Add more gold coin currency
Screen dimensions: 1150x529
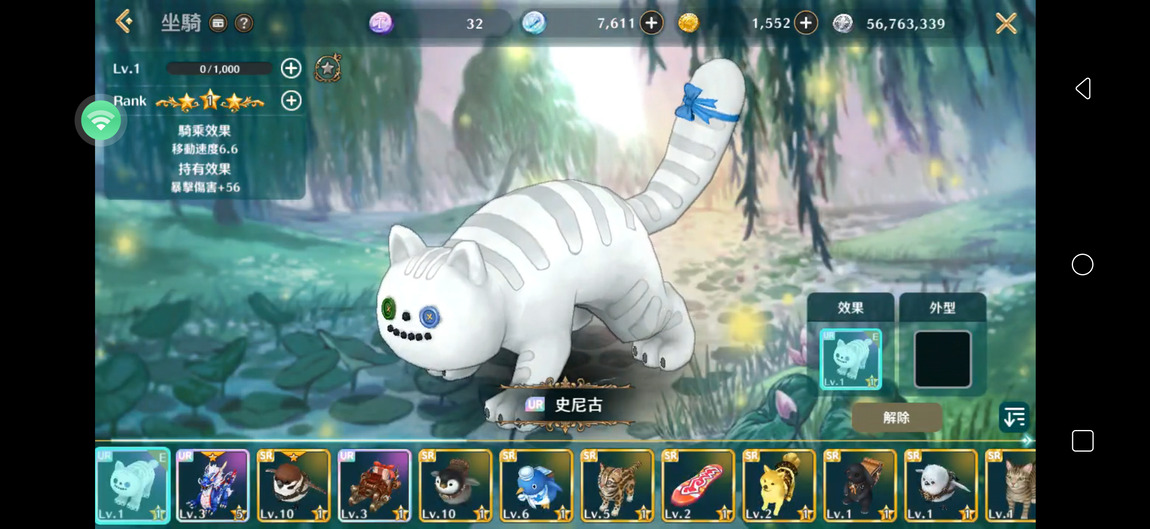[x=806, y=23]
